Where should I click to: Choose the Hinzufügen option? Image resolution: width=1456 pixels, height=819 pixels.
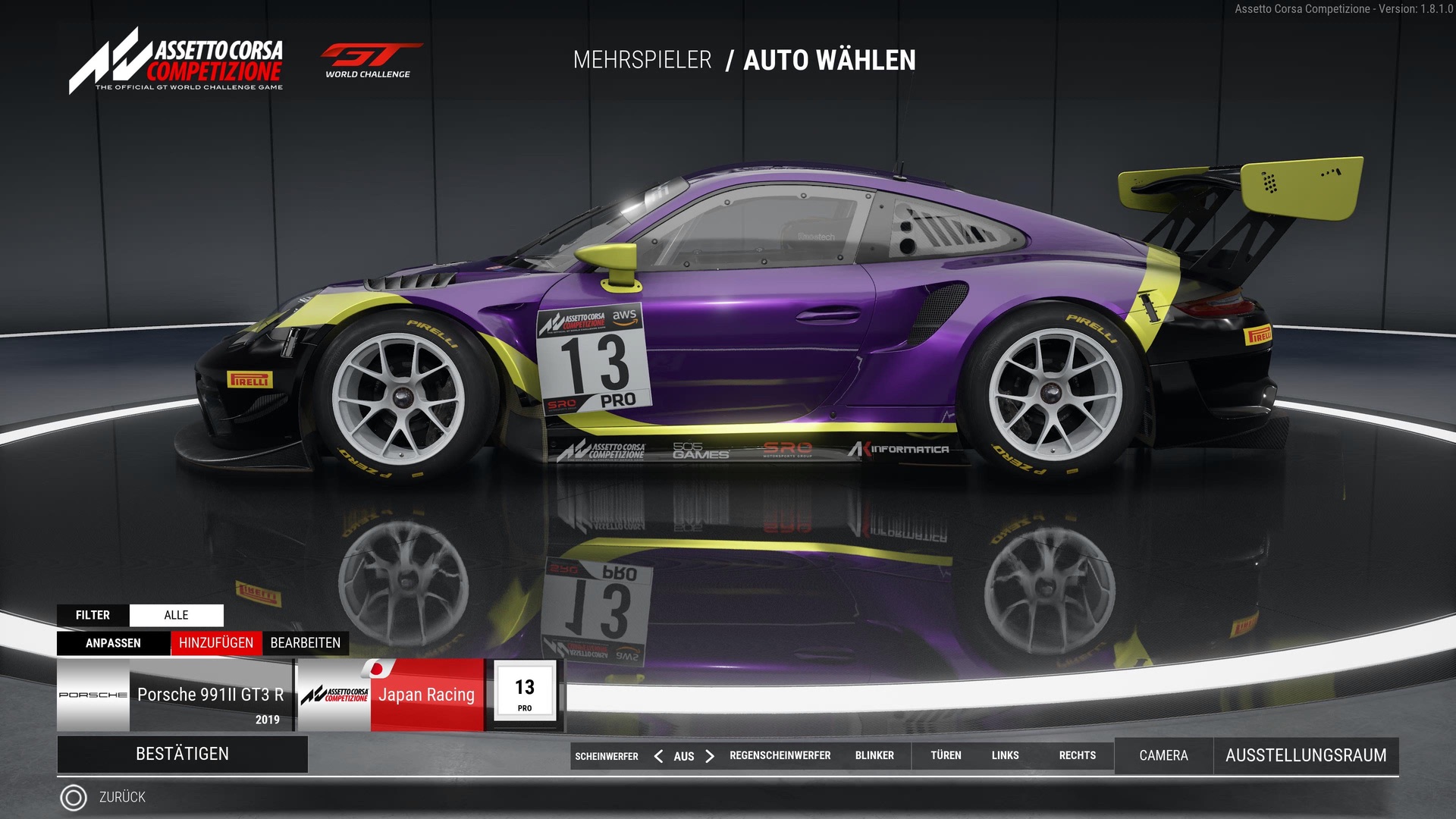(216, 643)
